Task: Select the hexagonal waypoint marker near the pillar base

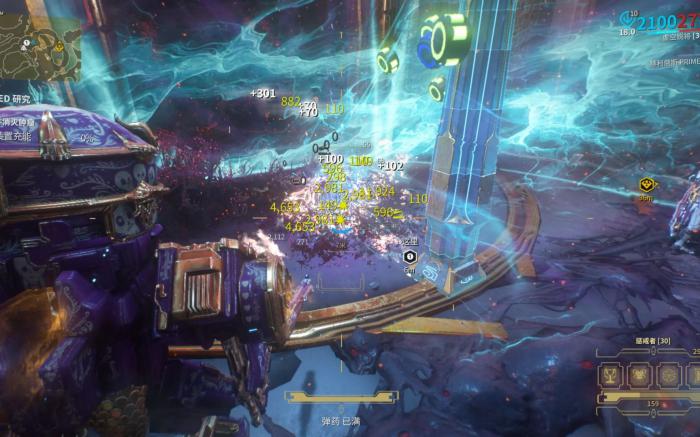Action: click(x=409, y=257)
